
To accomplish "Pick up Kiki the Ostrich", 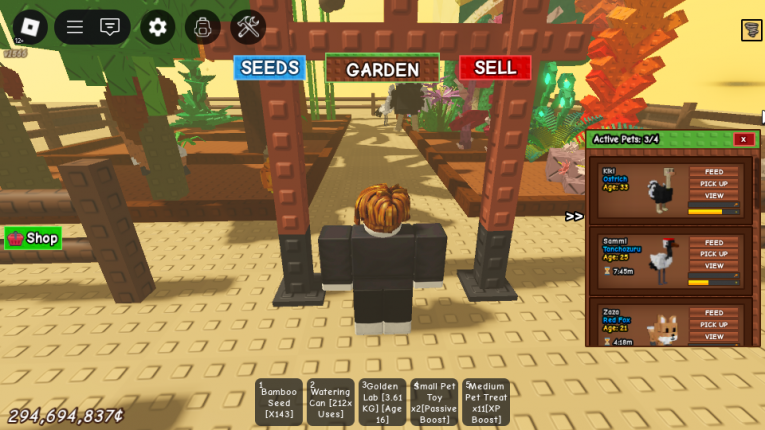I will point(714,184).
